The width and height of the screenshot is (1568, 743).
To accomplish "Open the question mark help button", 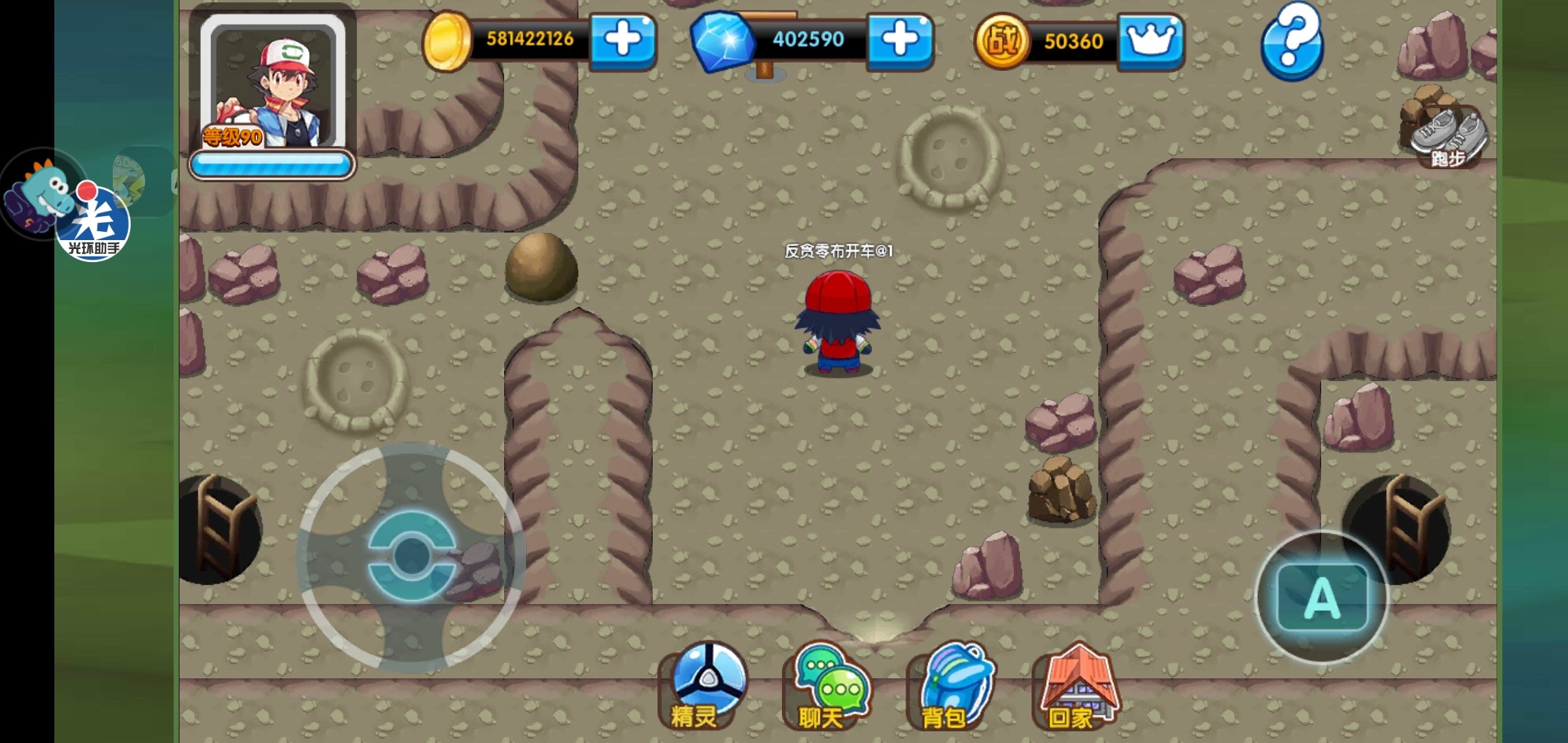I will point(1292,40).
